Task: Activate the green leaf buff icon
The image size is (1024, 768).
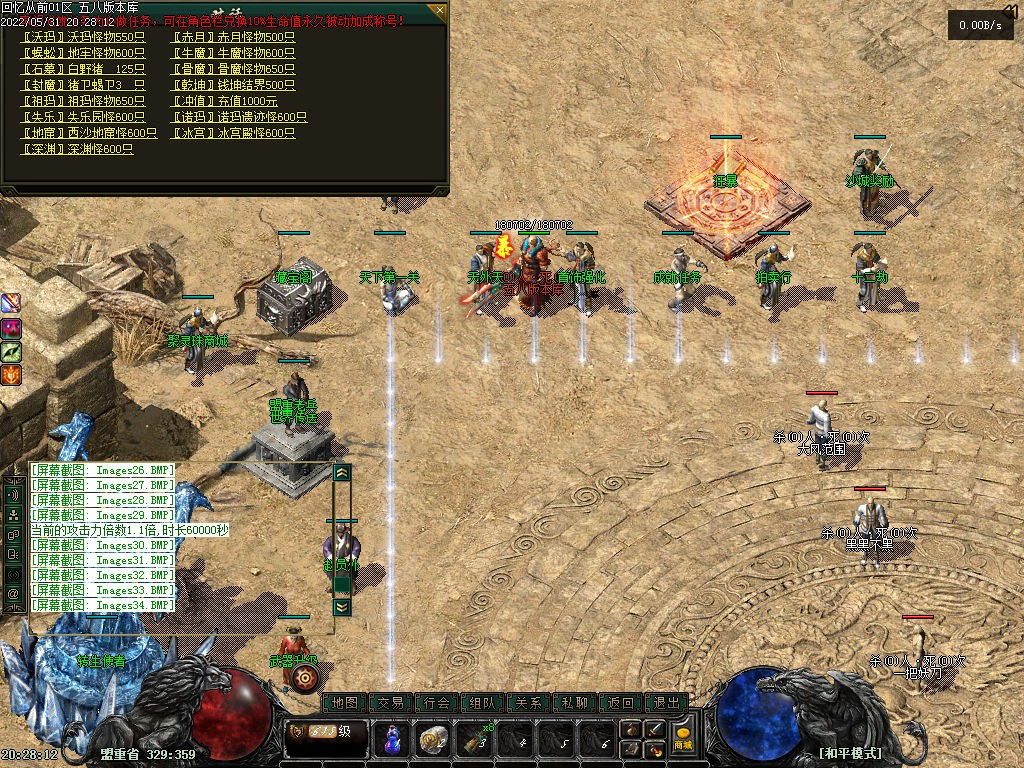Action: click(12, 351)
